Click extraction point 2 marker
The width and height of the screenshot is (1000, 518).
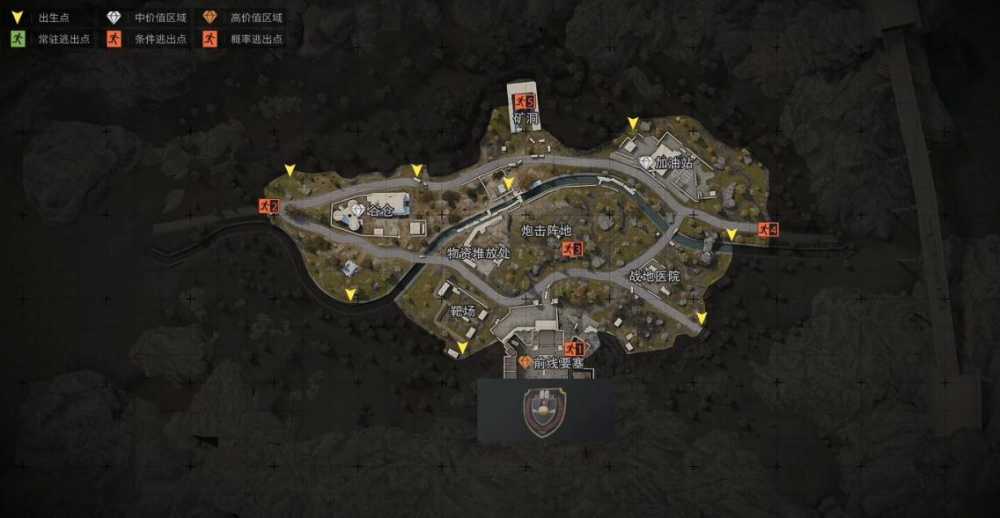pos(267,206)
